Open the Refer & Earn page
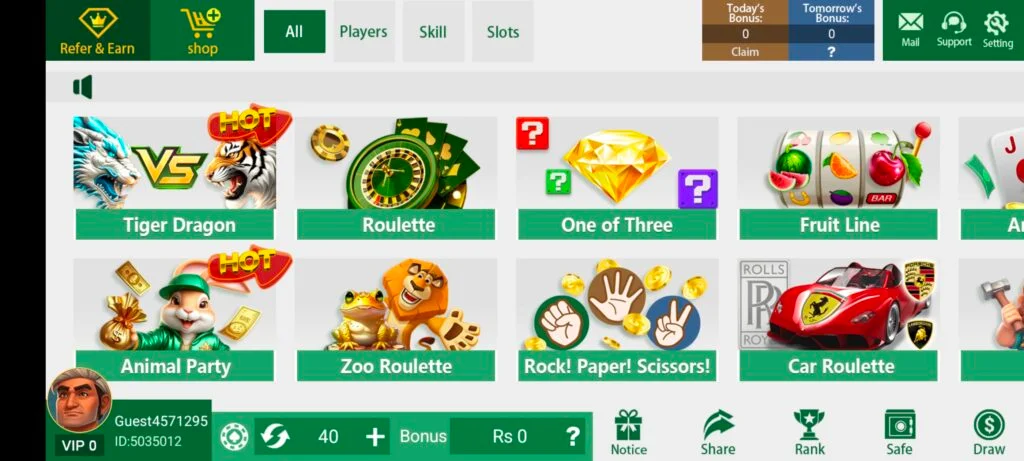The height and width of the screenshot is (461, 1024). [x=97, y=31]
